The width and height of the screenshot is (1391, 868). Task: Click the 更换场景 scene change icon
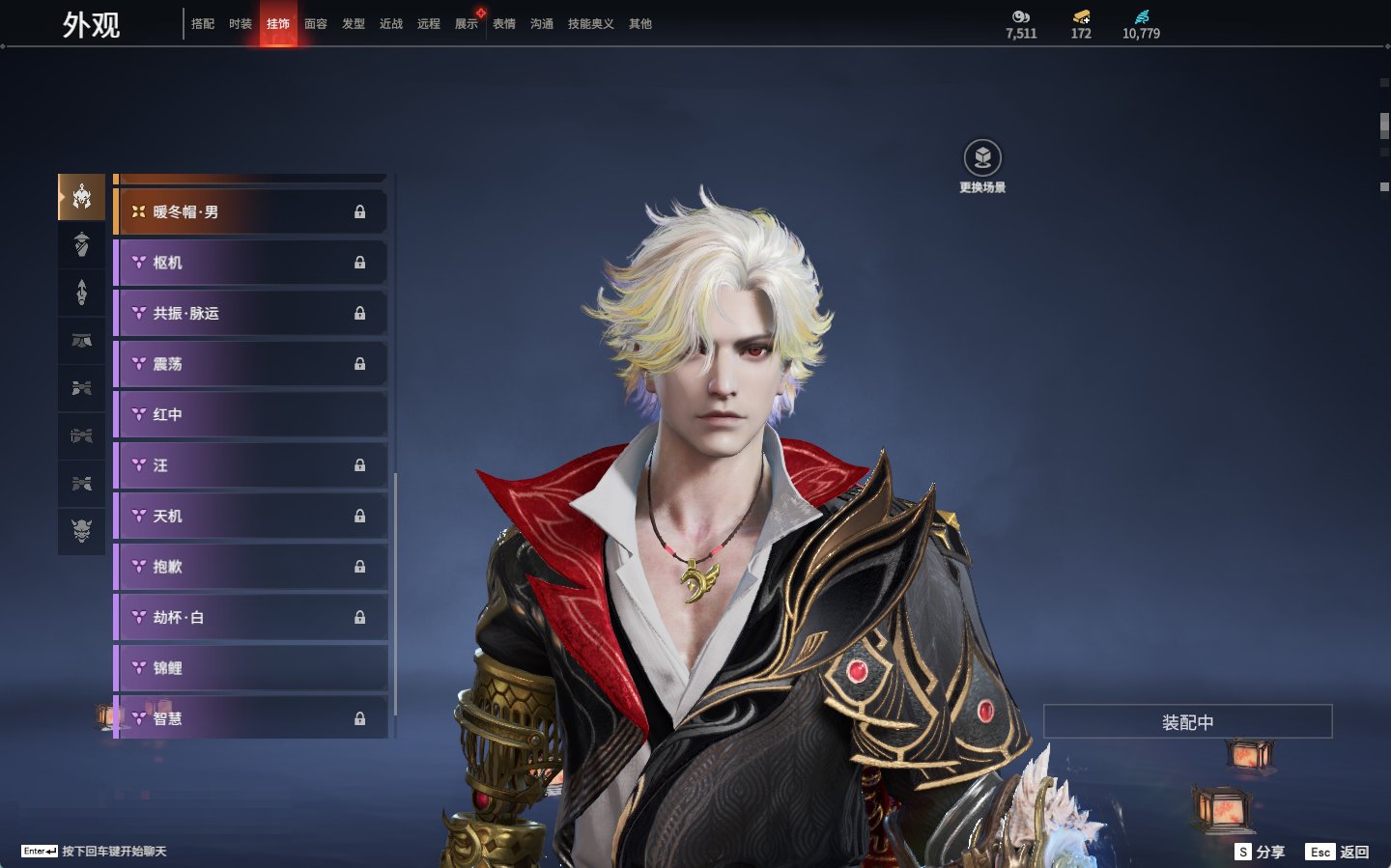[x=982, y=158]
